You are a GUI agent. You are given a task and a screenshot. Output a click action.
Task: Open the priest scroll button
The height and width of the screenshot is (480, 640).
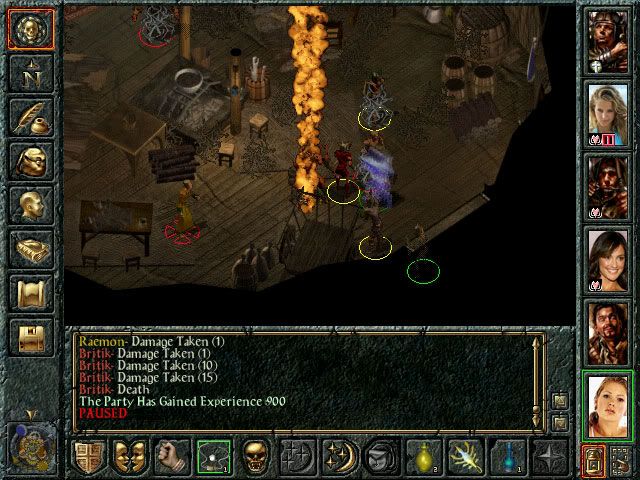pos(29,293)
